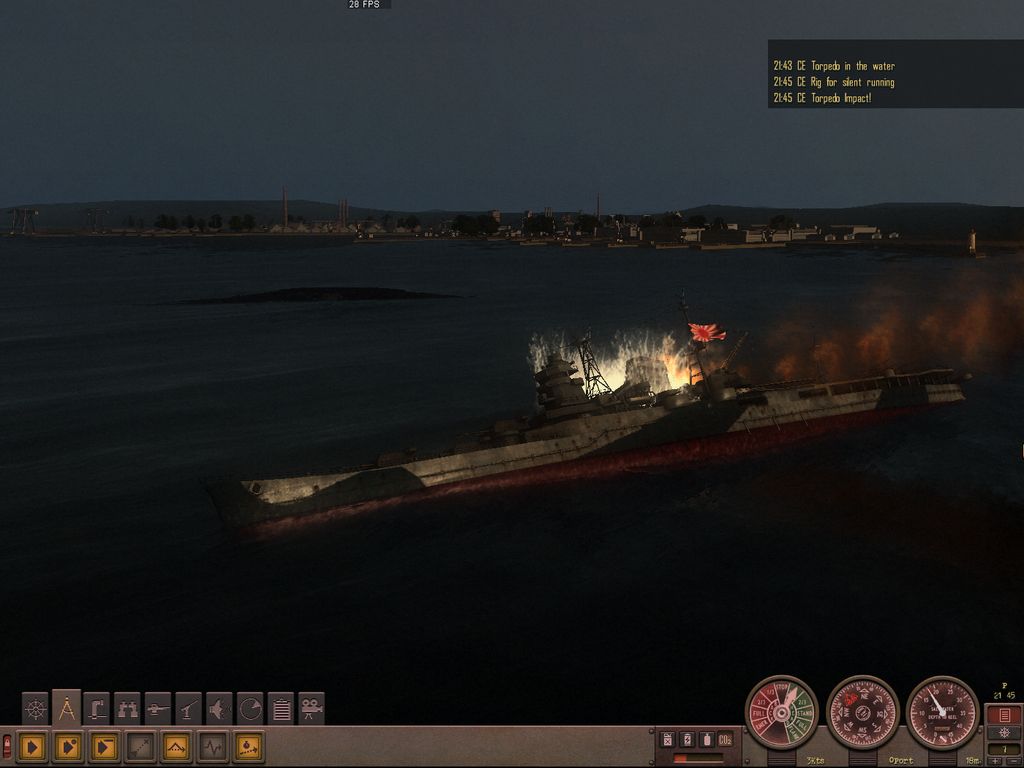Decrease time compression with minus button
The height and width of the screenshot is (768, 1024).
tap(1011, 761)
